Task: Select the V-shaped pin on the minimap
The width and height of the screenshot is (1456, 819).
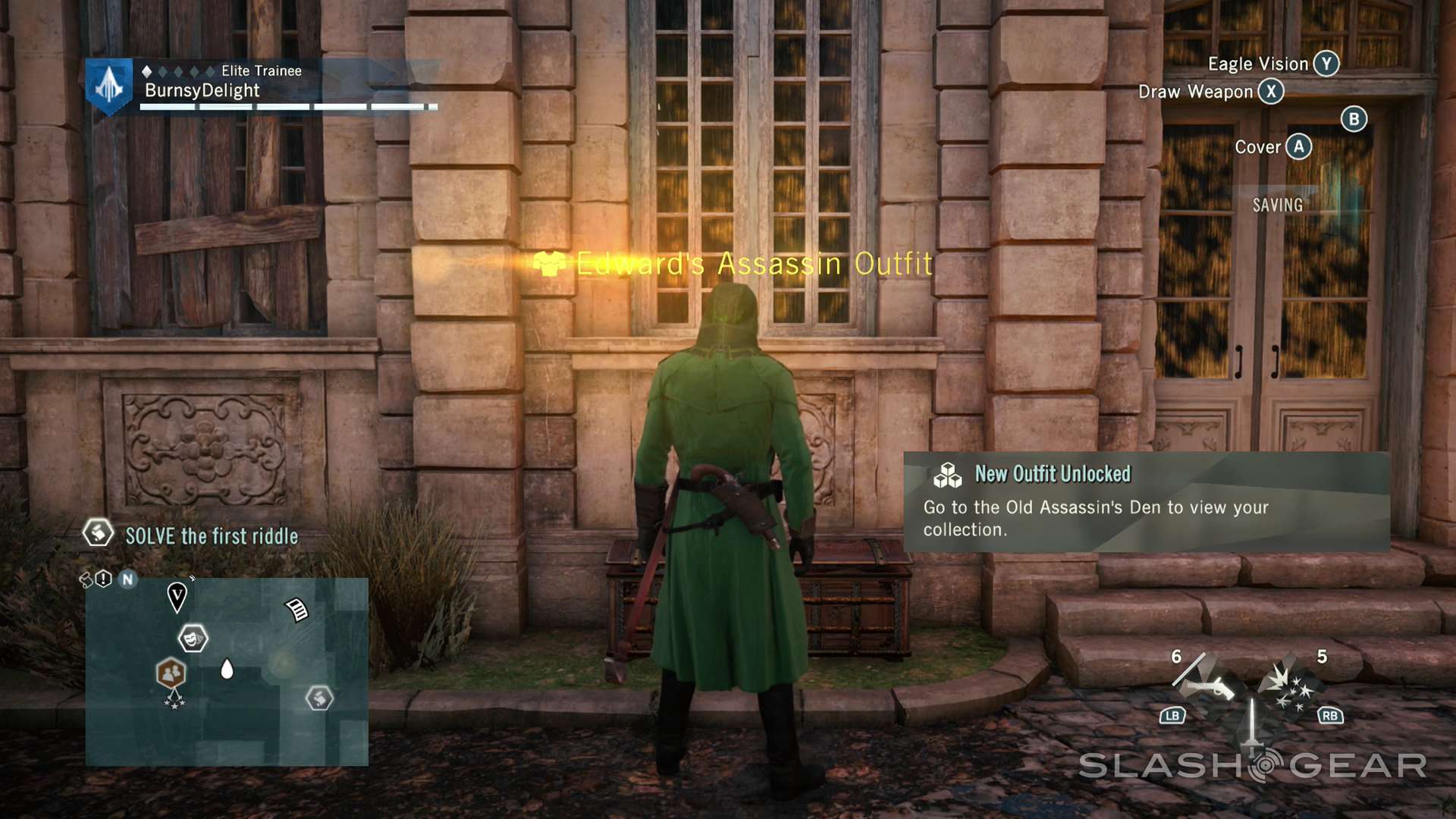Action: [x=177, y=596]
